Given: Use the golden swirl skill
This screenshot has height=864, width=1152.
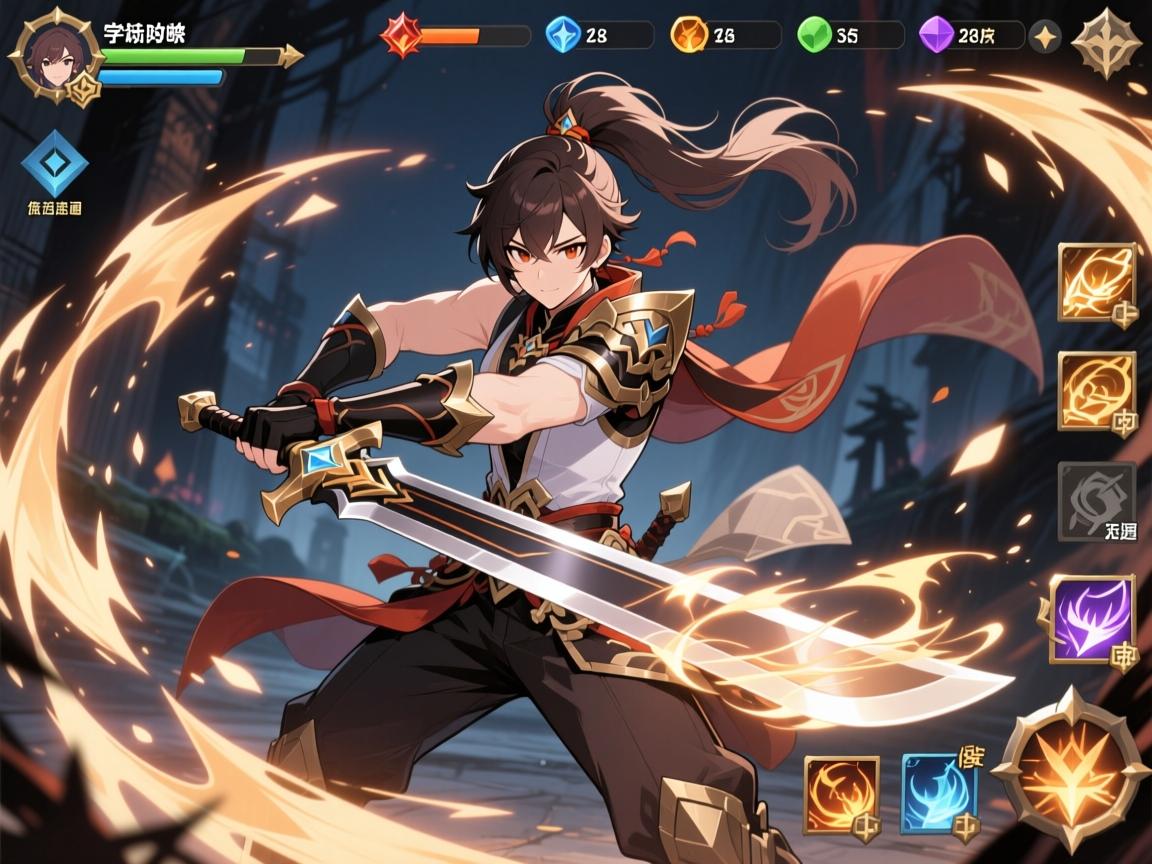Looking at the screenshot, I should 1096,391.
